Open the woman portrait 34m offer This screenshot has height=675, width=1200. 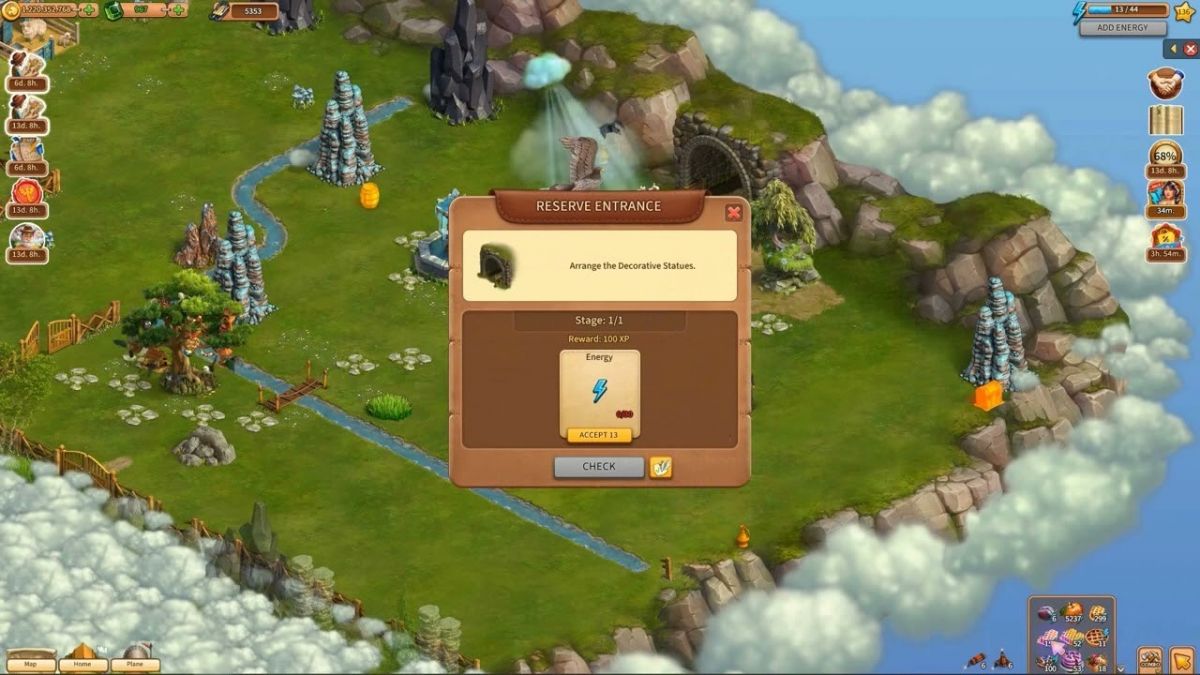[1165, 194]
